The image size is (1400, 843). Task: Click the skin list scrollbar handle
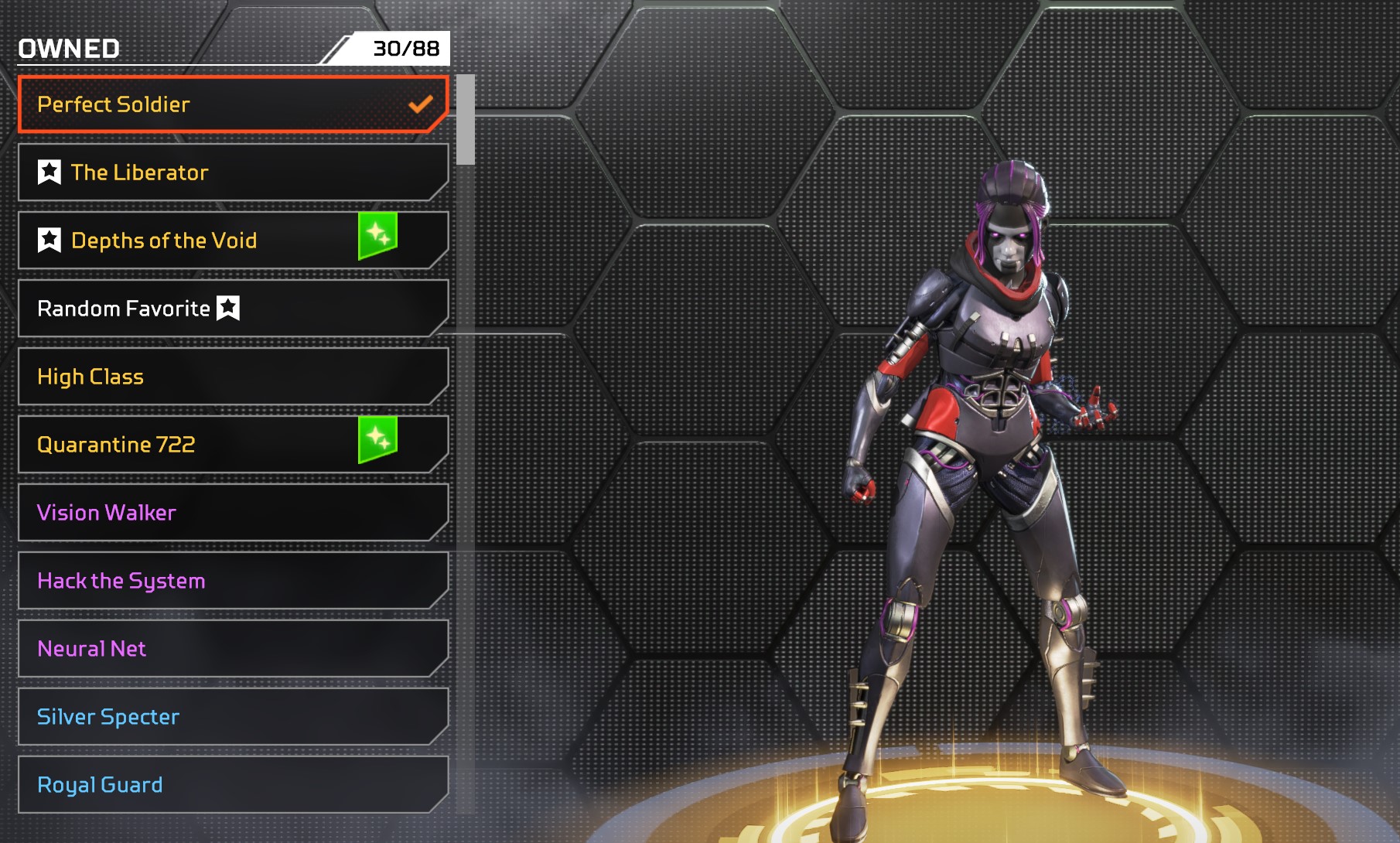pos(466,120)
